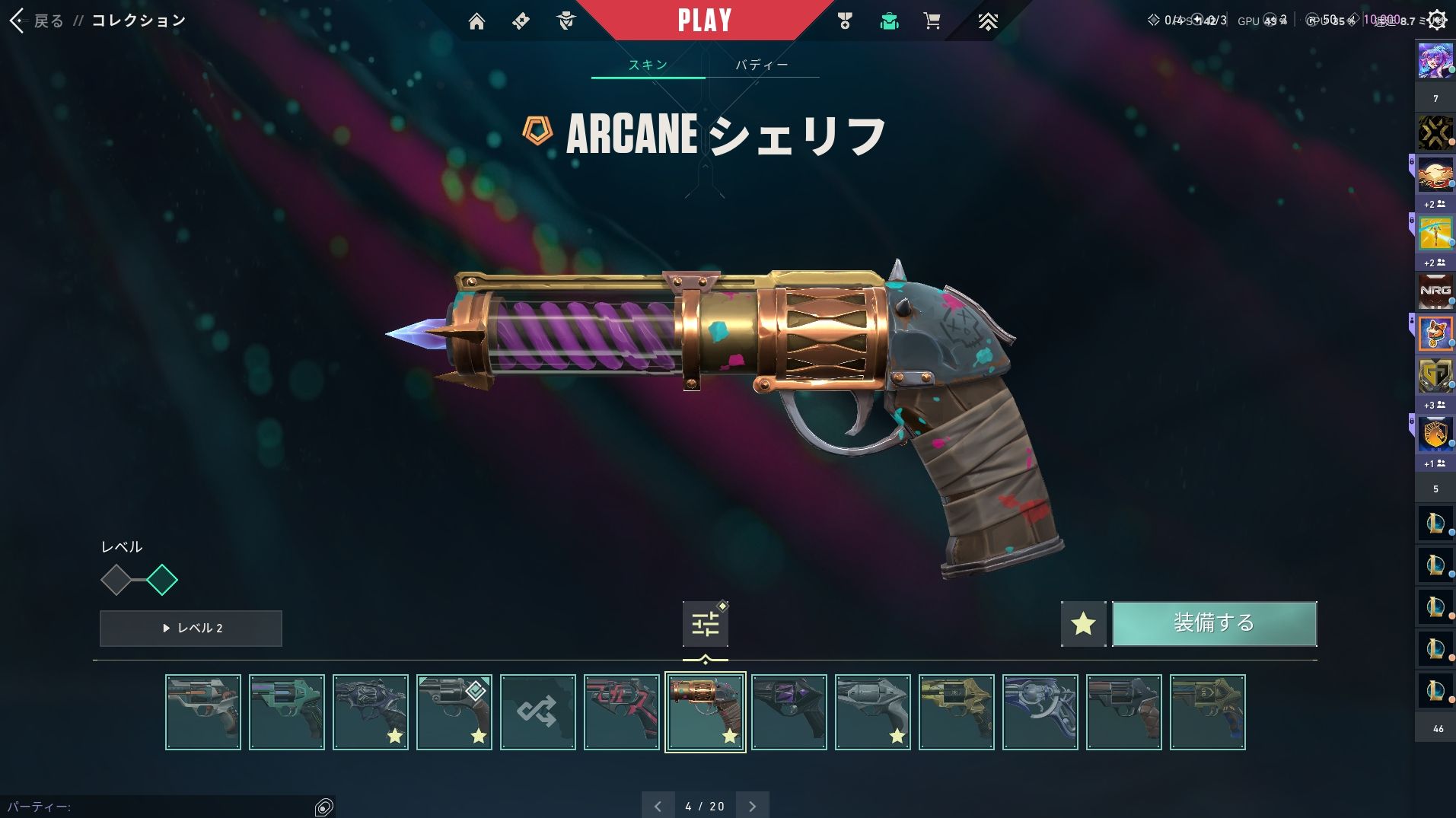Open the home screen icon

click(x=476, y=21)
